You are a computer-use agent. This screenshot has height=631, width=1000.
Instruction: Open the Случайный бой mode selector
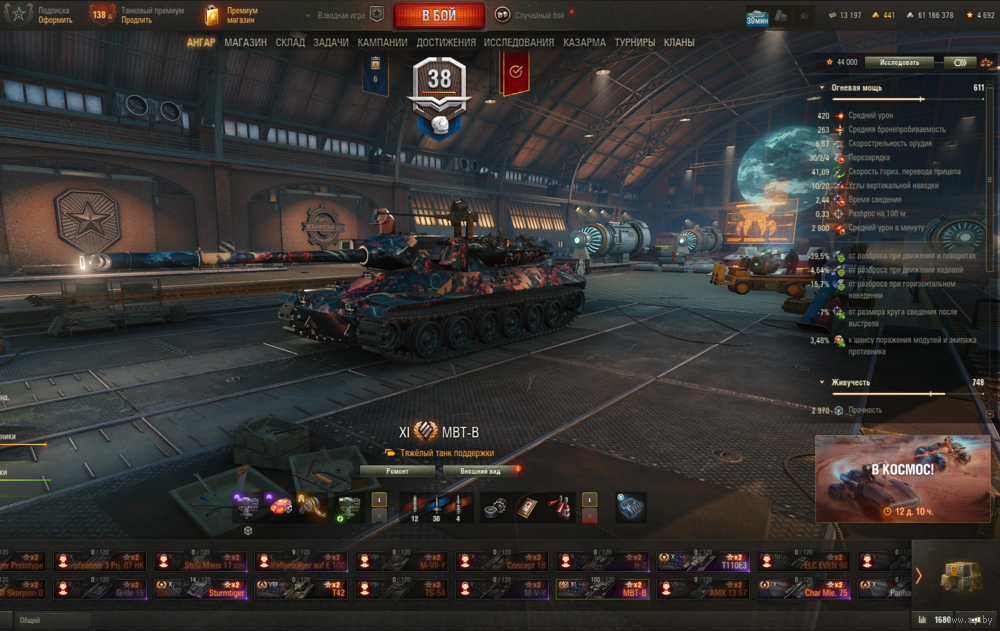click(536, 15)
